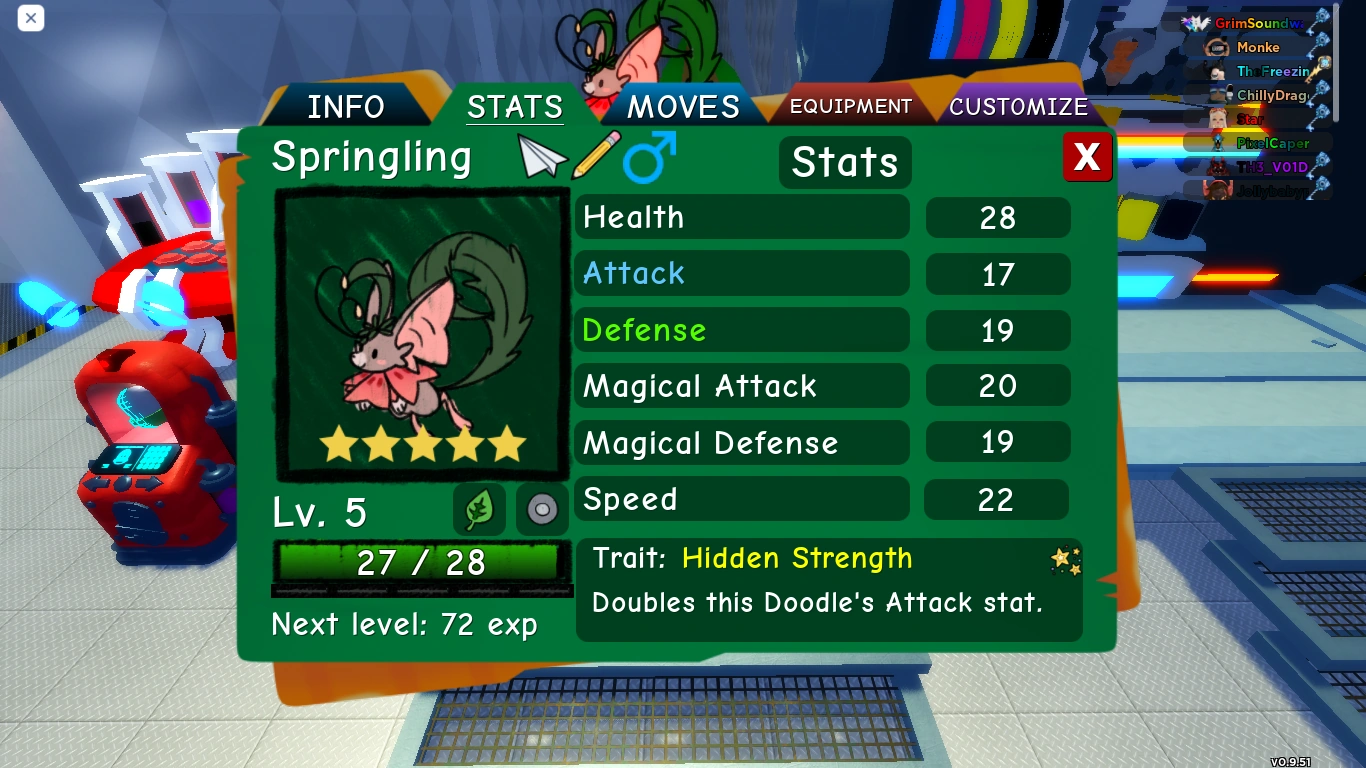Click the gray orb icon beside the leaf
The width and height of the screenshot is (1366, 768).
541,509
